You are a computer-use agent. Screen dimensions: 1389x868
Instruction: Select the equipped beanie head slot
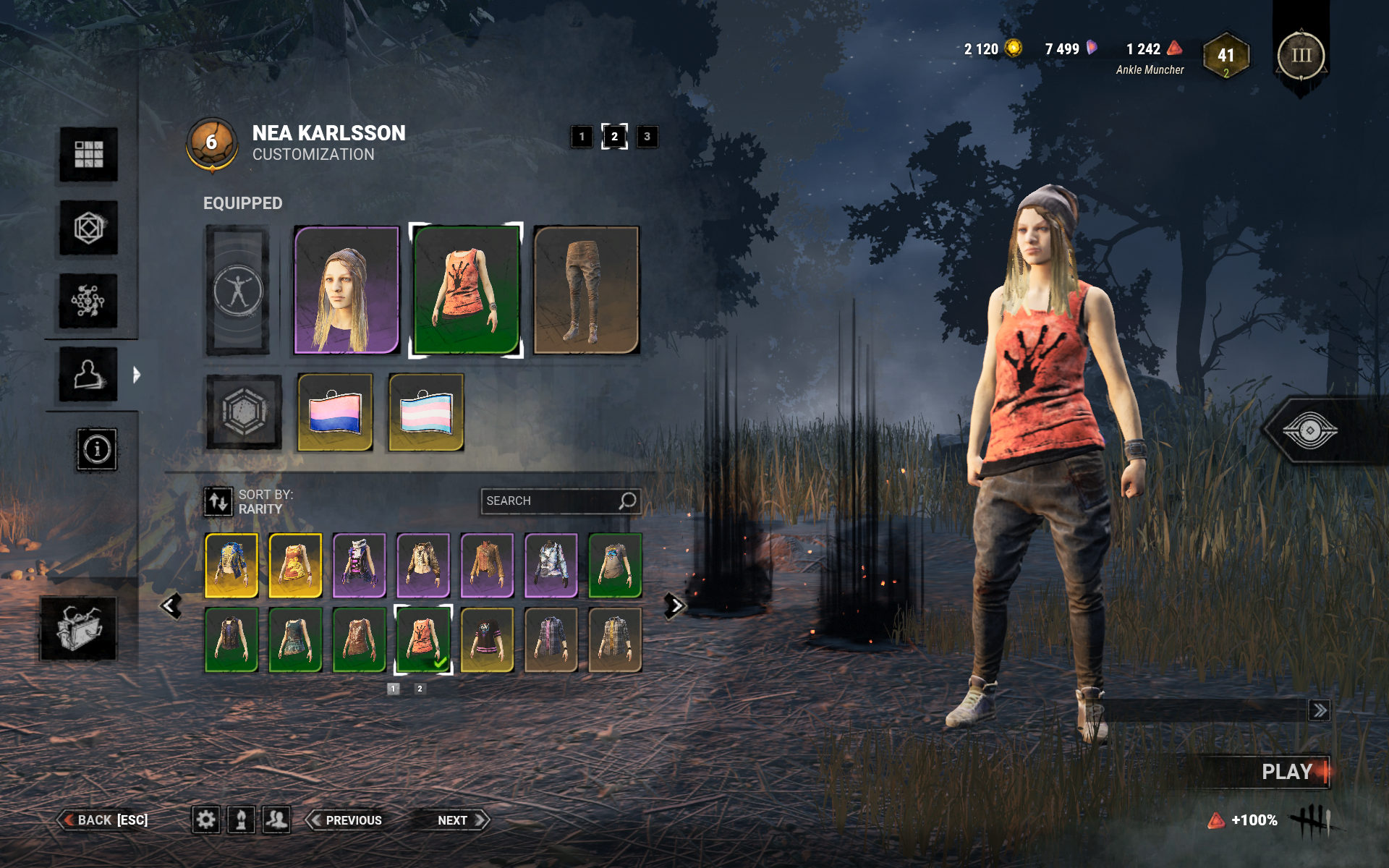[x=347, y=290]
